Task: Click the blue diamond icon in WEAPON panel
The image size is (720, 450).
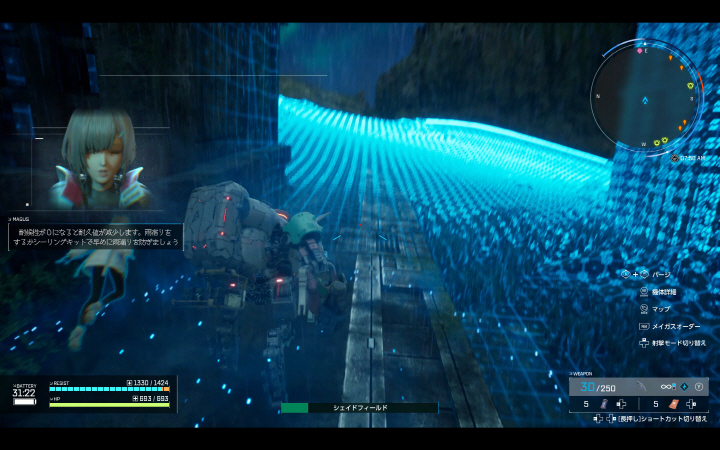Action: tap(683, 386)
